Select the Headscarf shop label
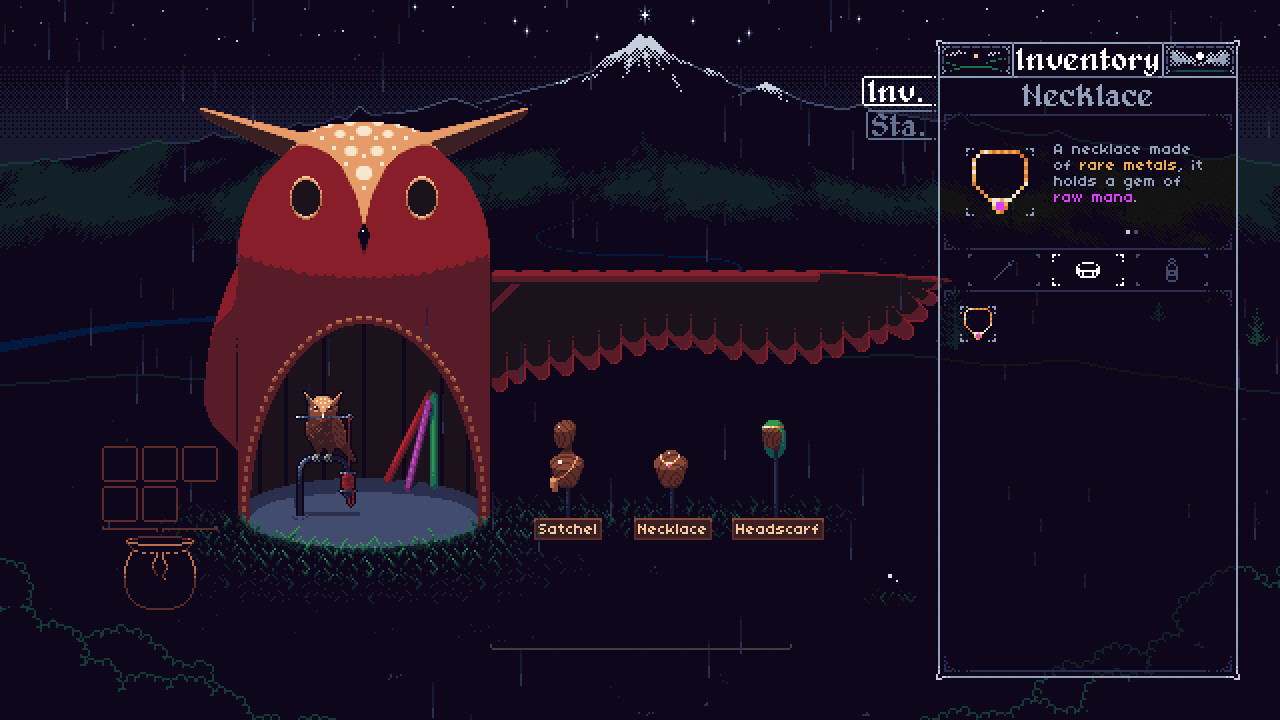 point(777,529)
